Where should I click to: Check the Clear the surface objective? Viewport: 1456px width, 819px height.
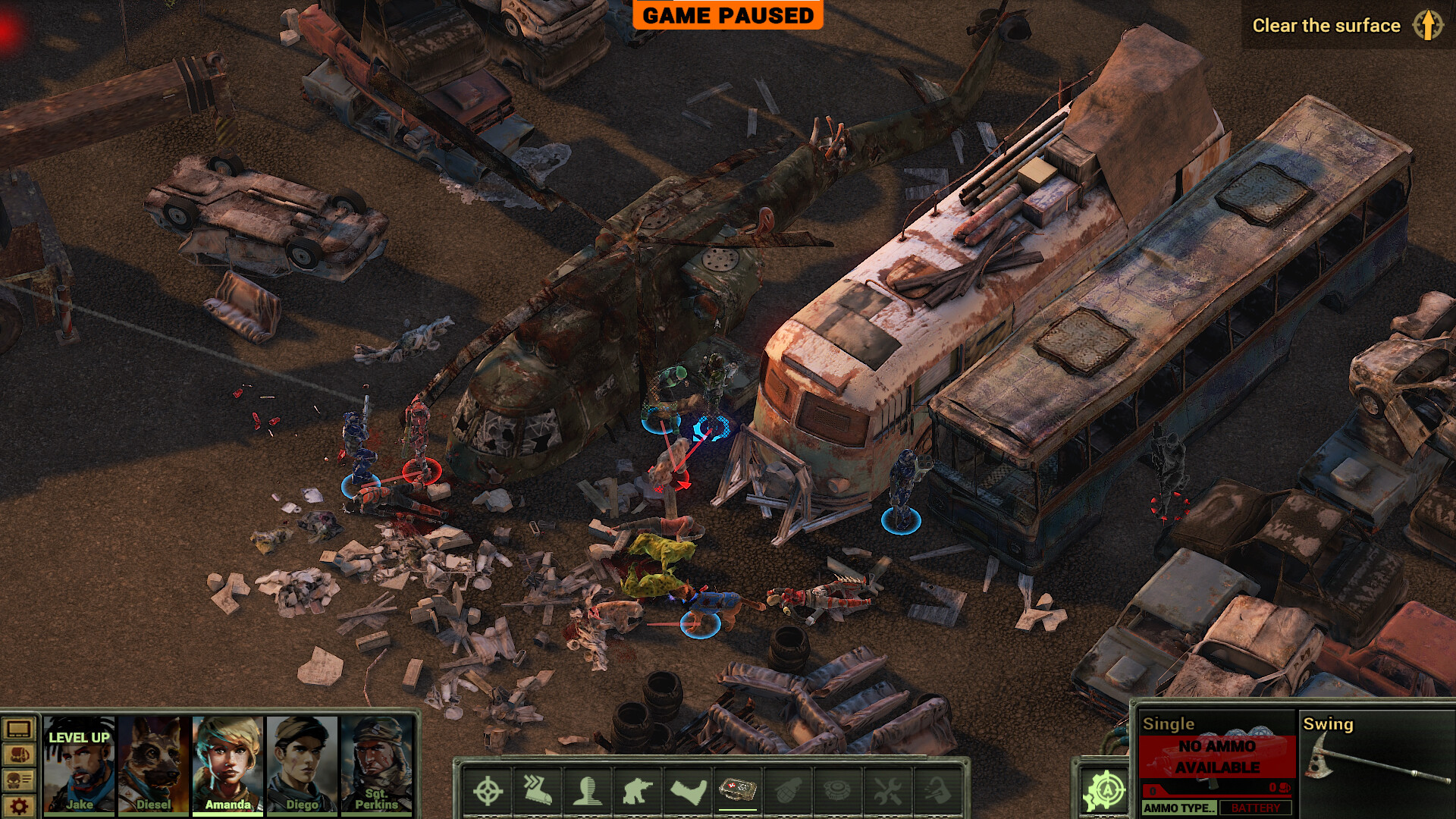click(x=1327, y=25)
